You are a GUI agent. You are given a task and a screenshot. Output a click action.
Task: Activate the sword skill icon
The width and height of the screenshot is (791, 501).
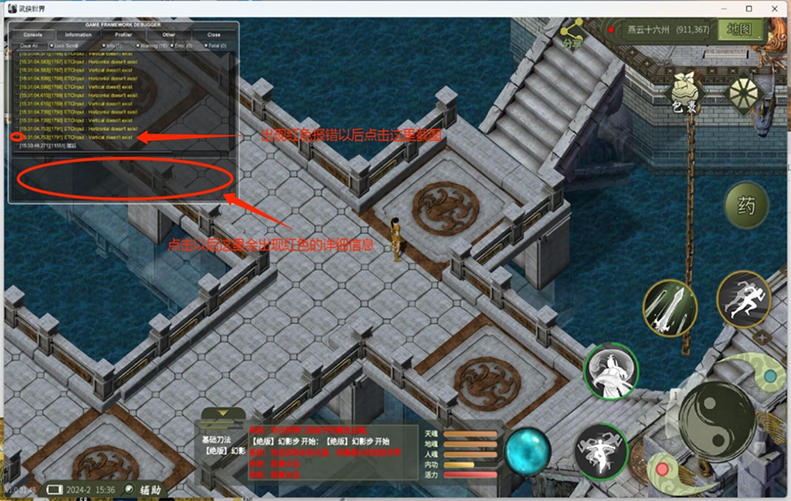tap(669, 307)
